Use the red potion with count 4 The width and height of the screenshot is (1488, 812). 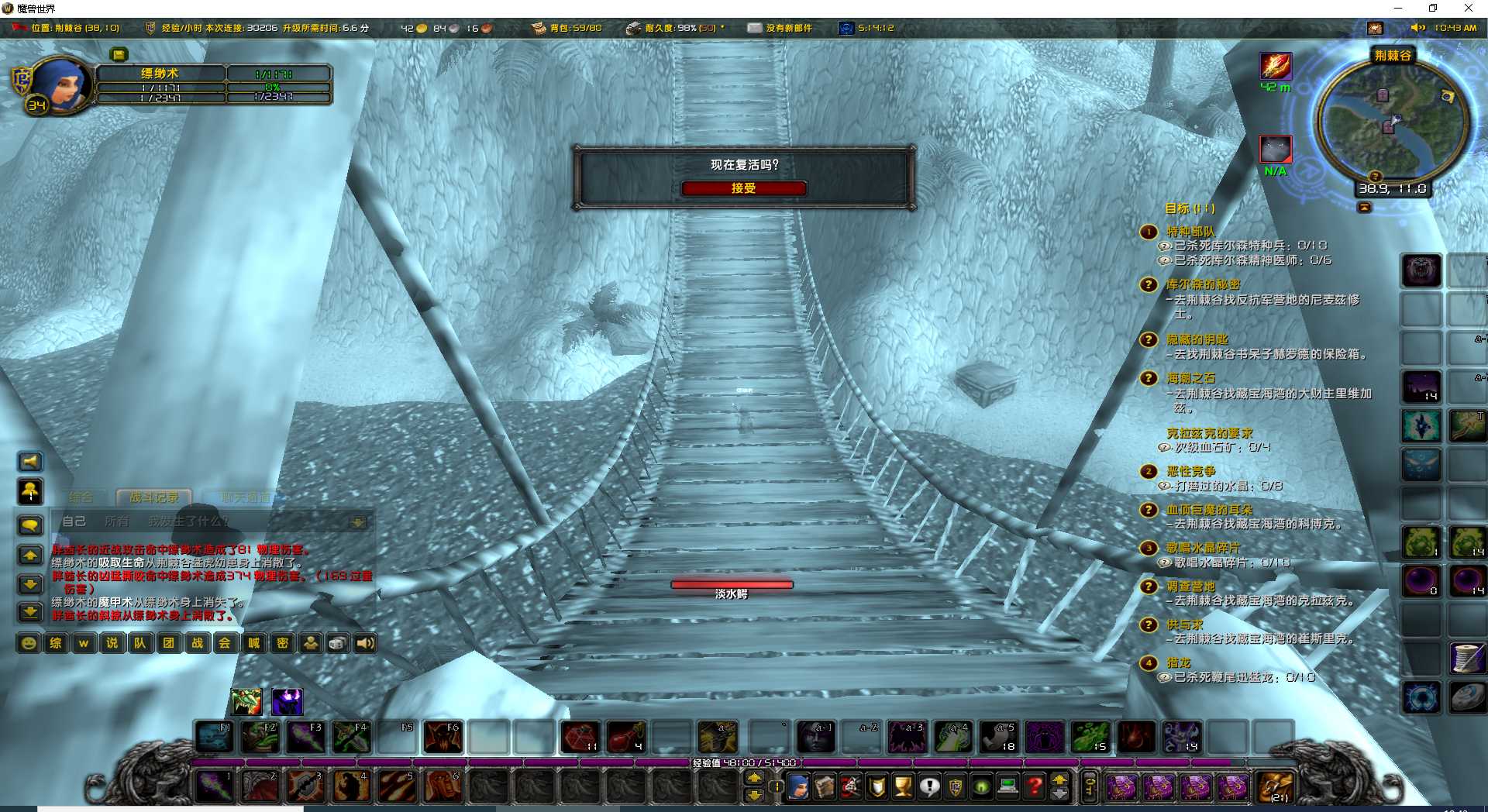pos(626,737)
